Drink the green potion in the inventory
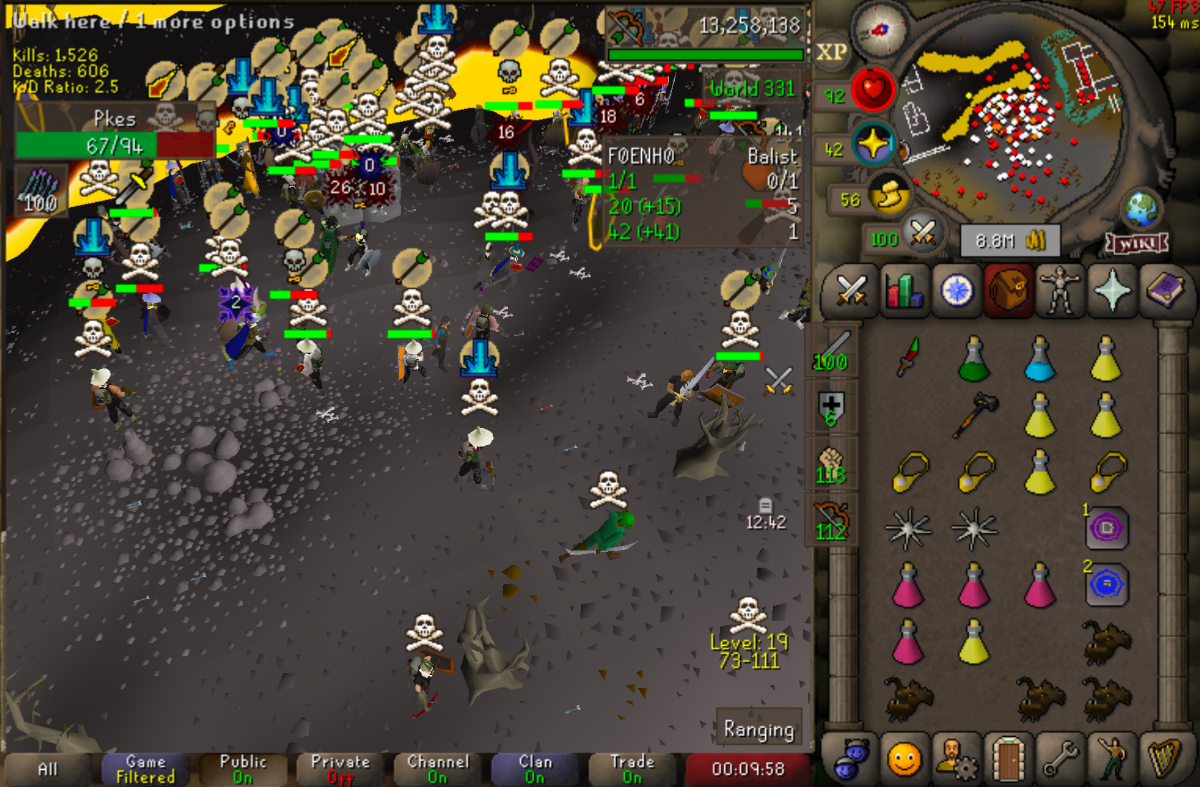The width and height of the screenshot is (1200, 787). [x=973, y=358]
